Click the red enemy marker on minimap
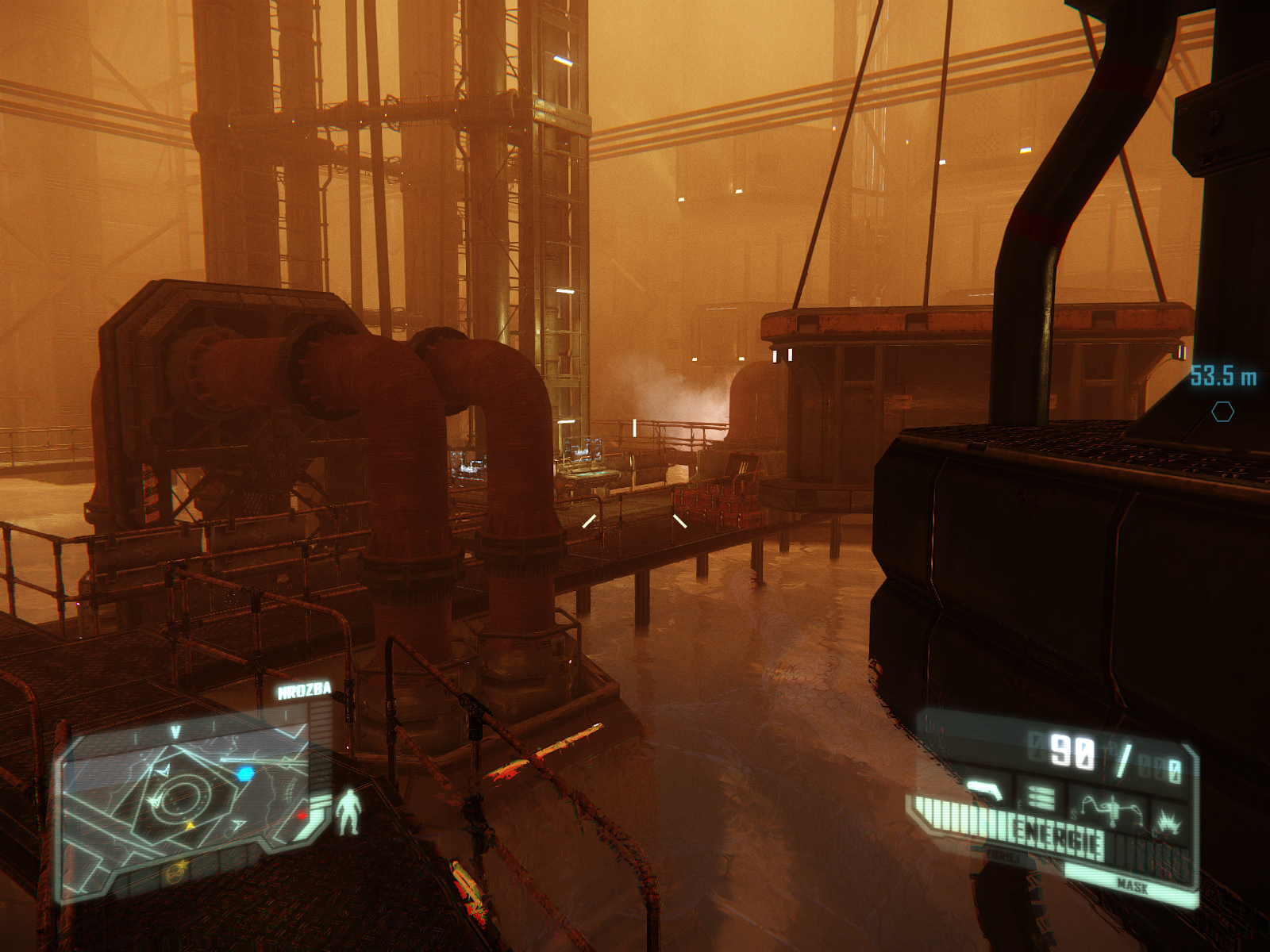Screen dimensions: 1270x952 click(302, 815)
